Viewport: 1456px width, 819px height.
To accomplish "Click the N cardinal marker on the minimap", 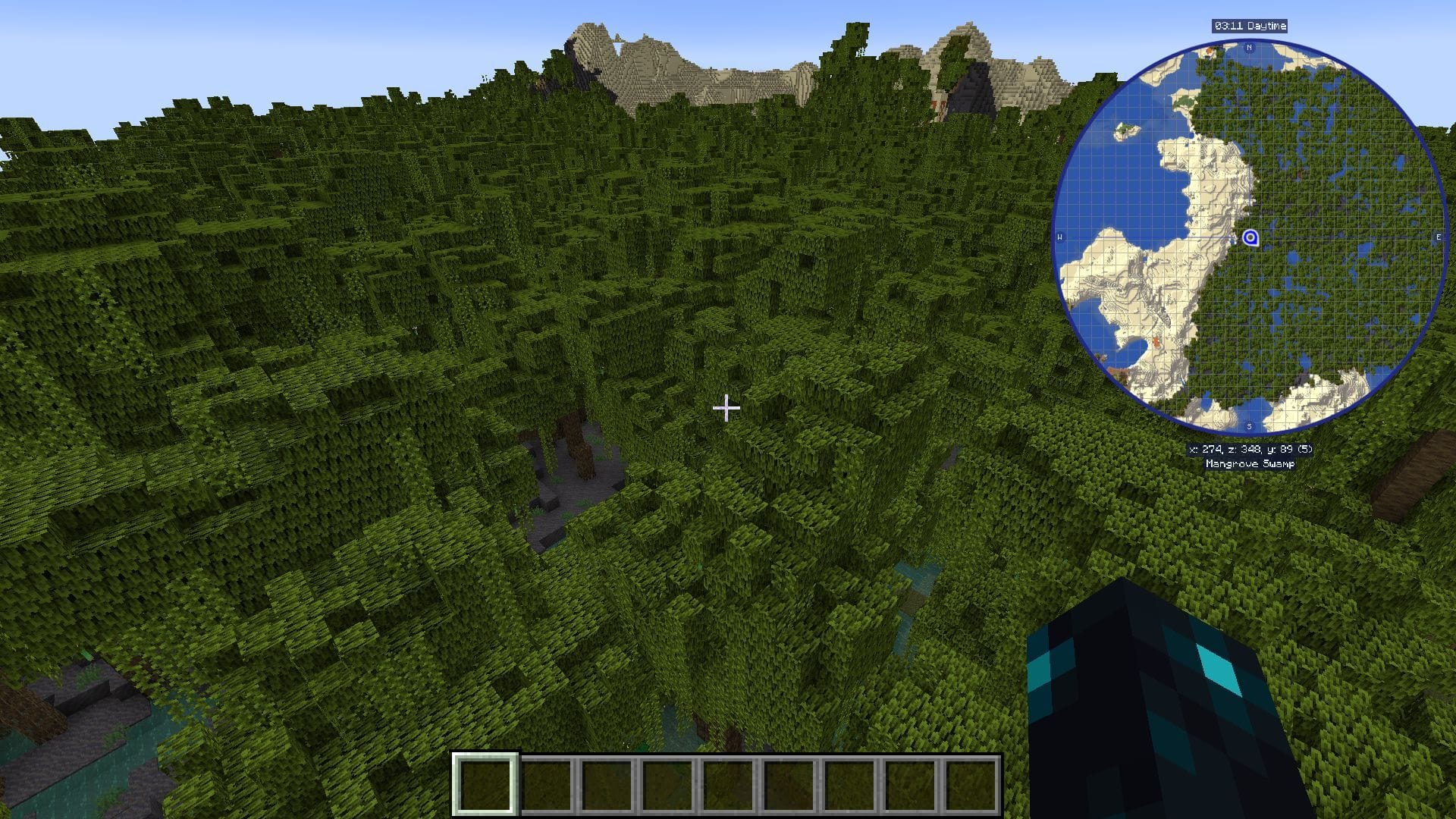I will click(1249, 47).
